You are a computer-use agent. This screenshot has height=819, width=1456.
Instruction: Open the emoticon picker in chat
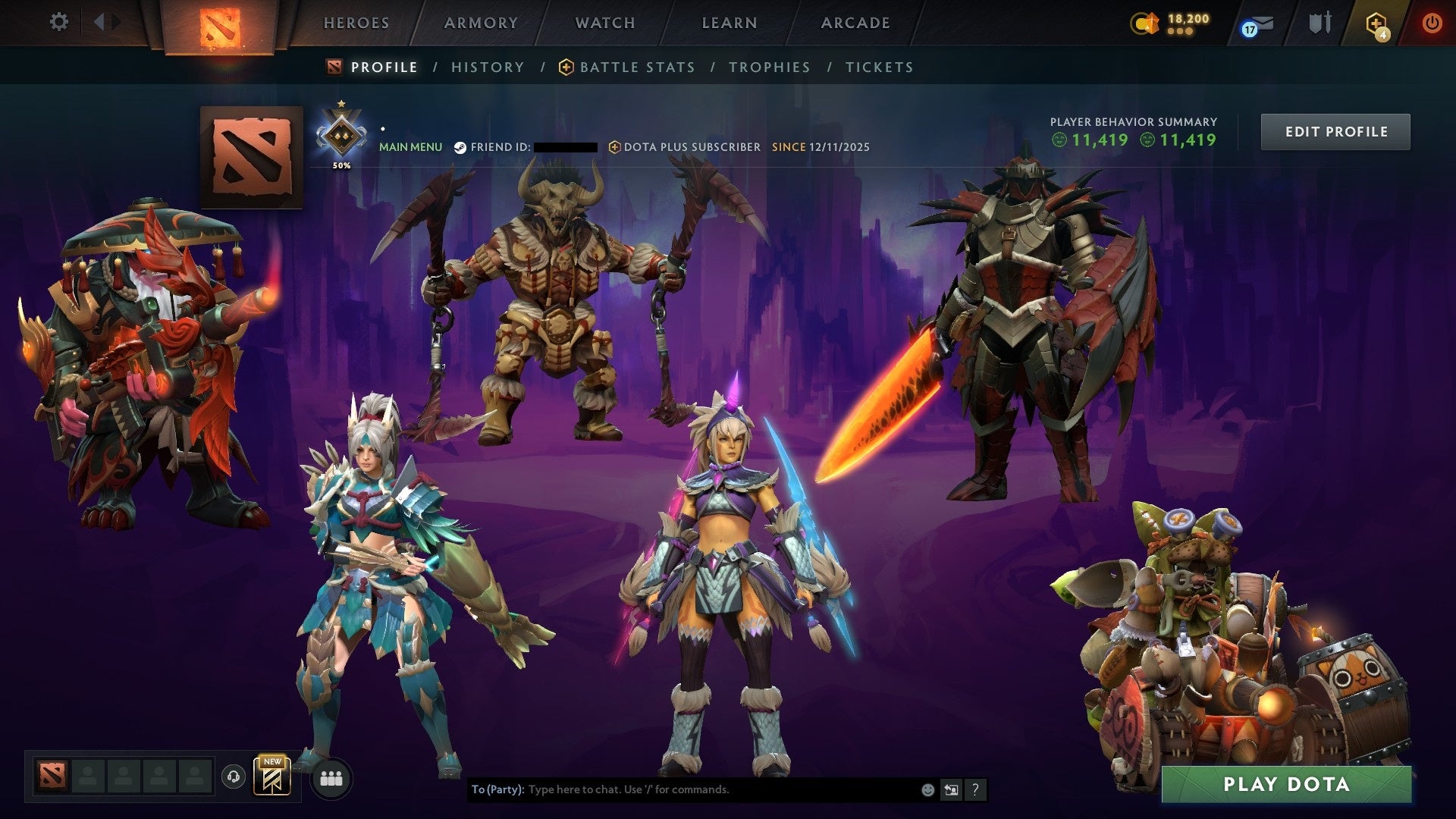point(927,789)
